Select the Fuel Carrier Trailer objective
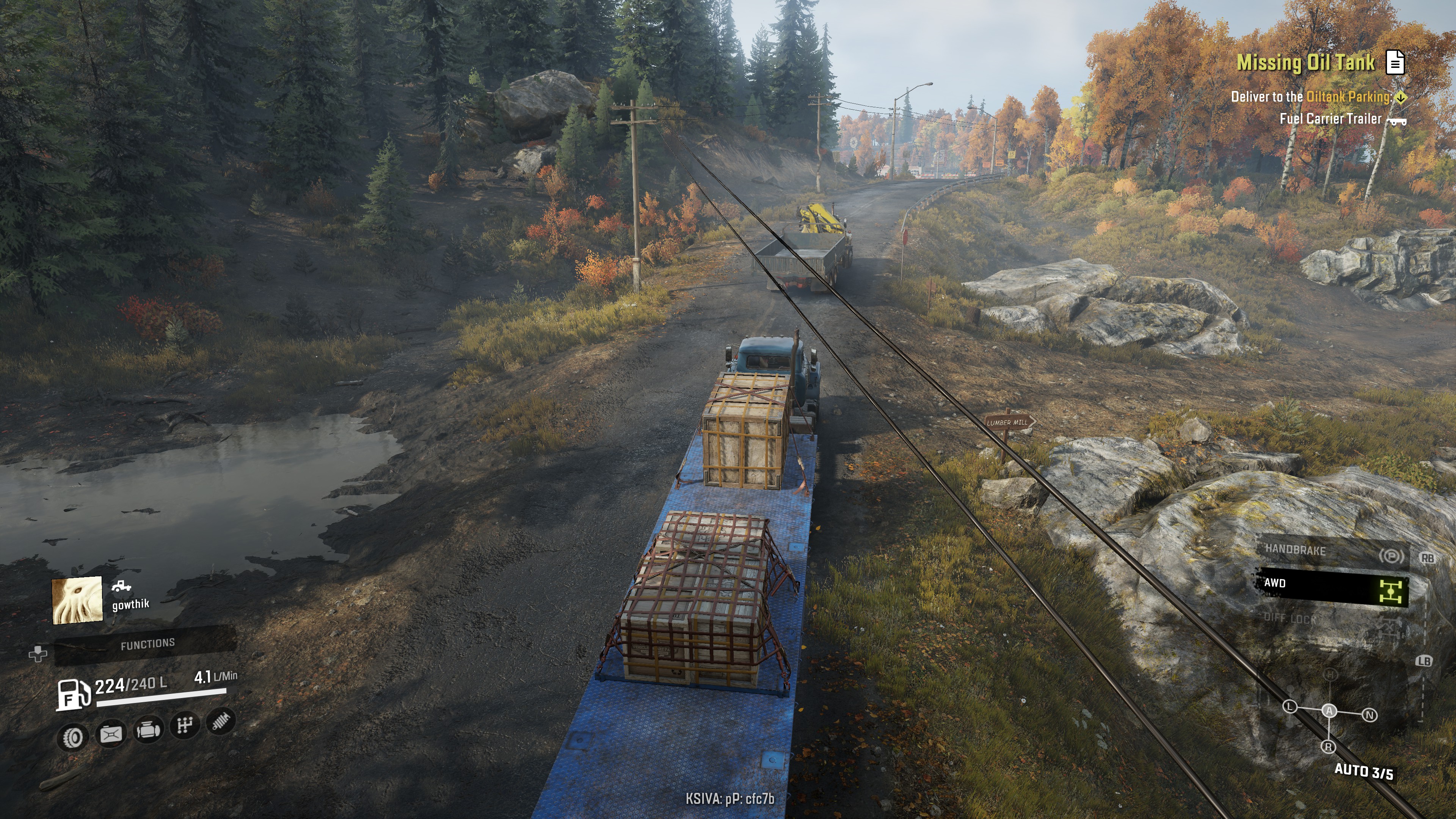Image resolution: width=1456 pixels, height=819 pixels. (x=1330, y=119)
